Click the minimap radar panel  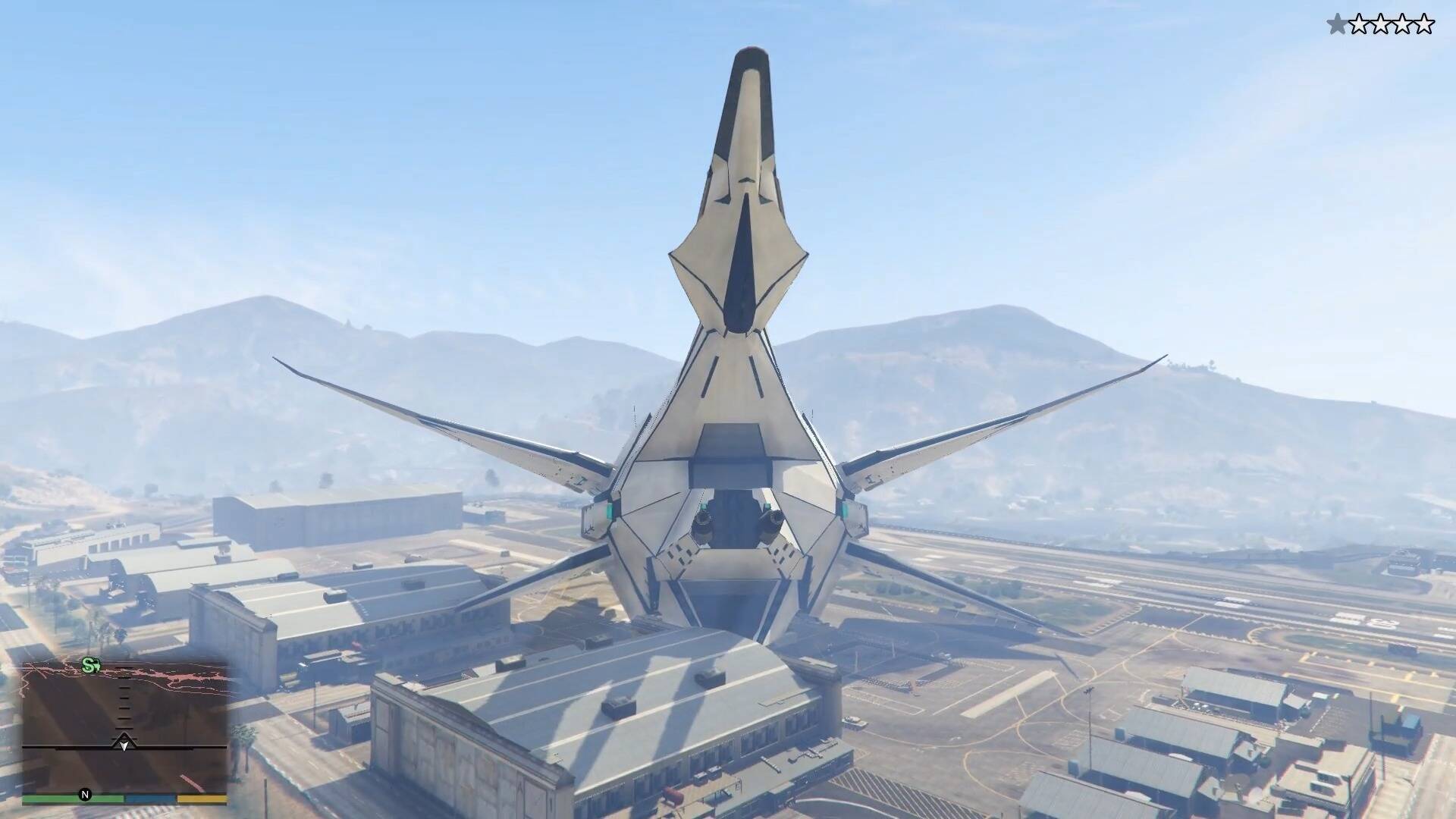pos(124,726)
